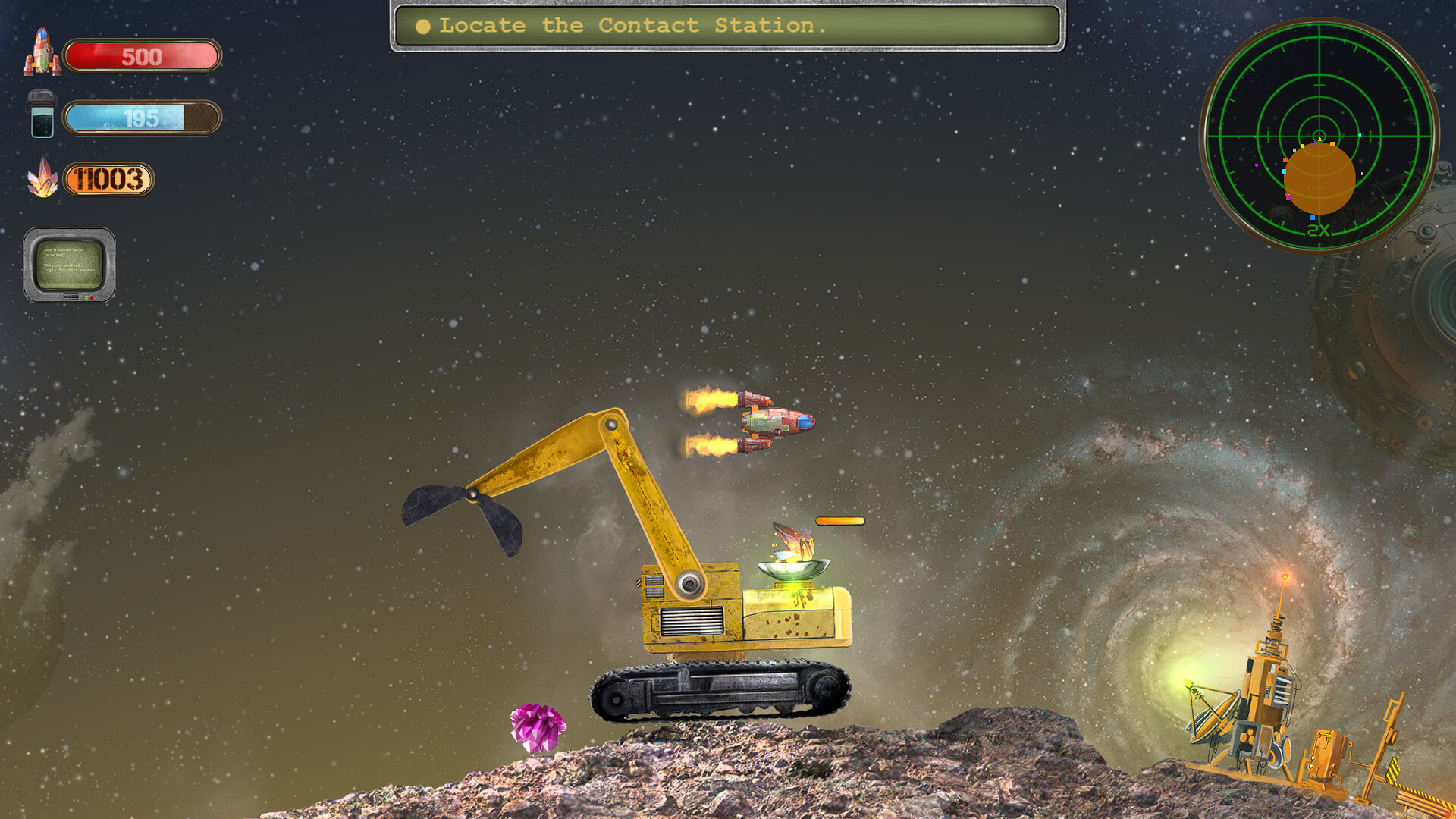This screenshot has width=1456, height=819.
Task: Click the blue blip at the radar bottom
Action: tap(1313, 218)
